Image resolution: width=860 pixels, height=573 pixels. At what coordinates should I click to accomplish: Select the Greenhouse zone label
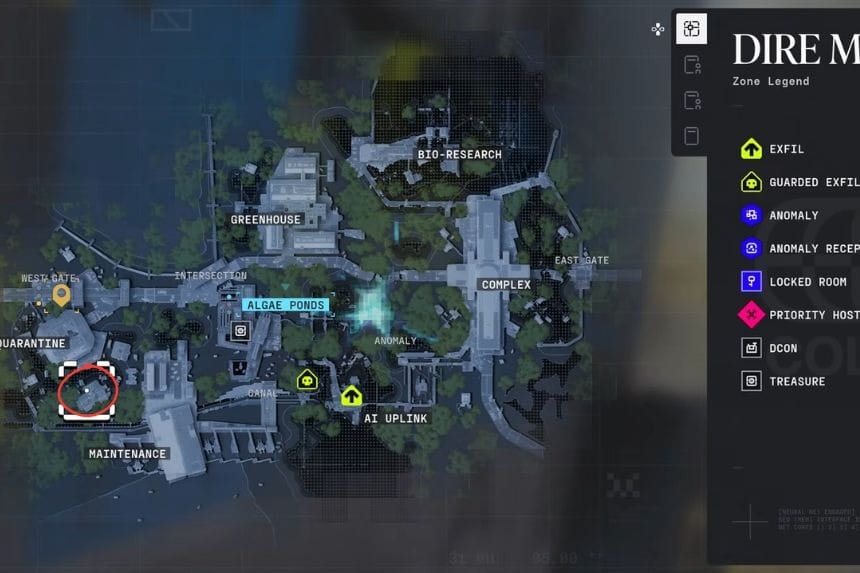(x=265, y=220)
